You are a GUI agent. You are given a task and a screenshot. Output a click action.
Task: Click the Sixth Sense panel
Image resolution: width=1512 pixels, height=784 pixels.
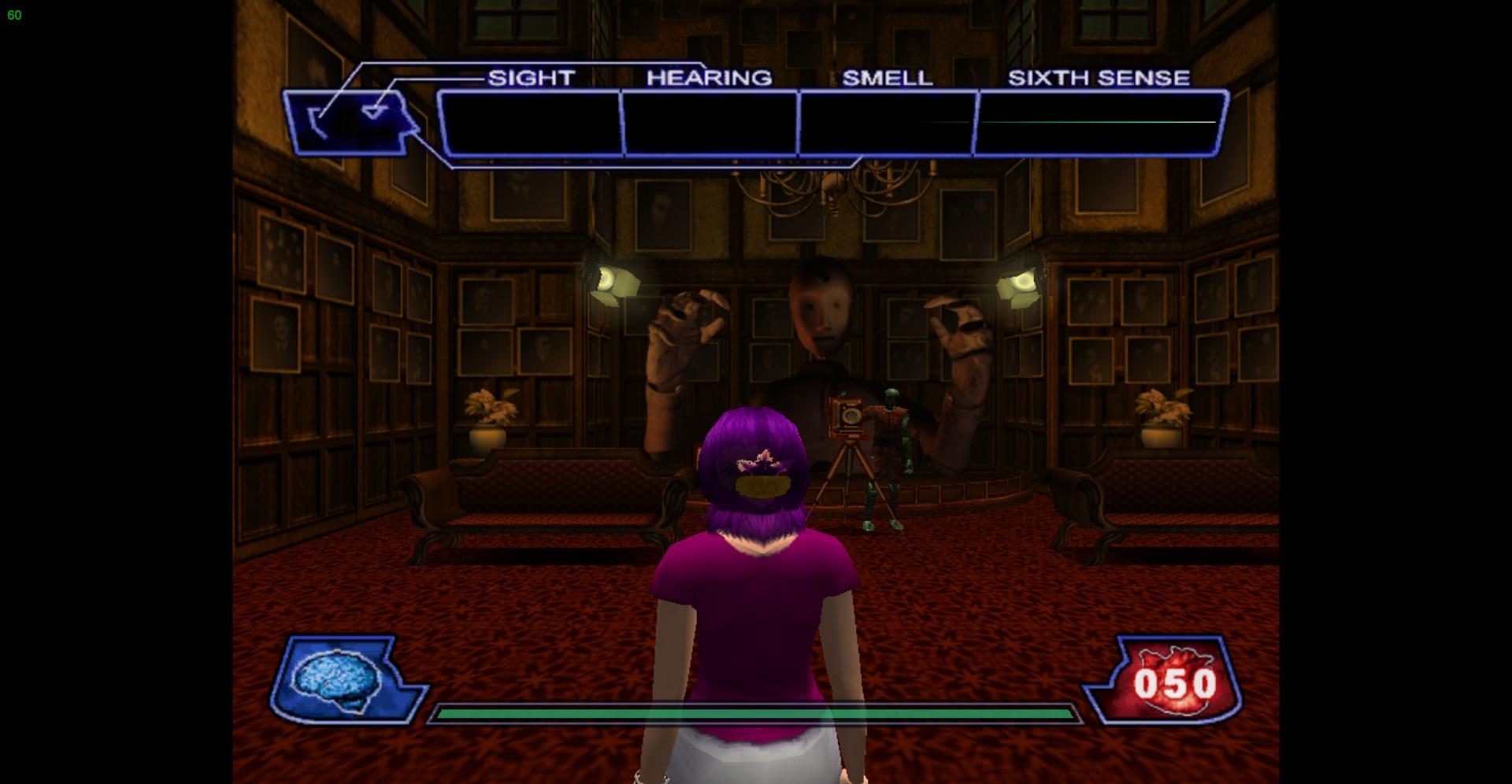point(1099,123)
